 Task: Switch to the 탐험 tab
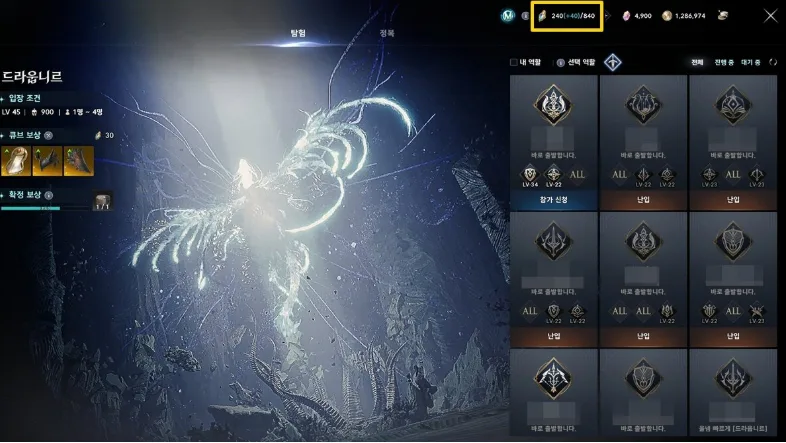click(298, 33)
